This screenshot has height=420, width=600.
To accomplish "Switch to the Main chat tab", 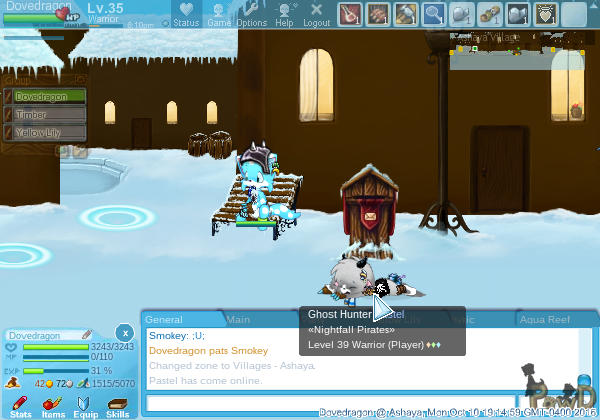I will (x=238, y=319).
